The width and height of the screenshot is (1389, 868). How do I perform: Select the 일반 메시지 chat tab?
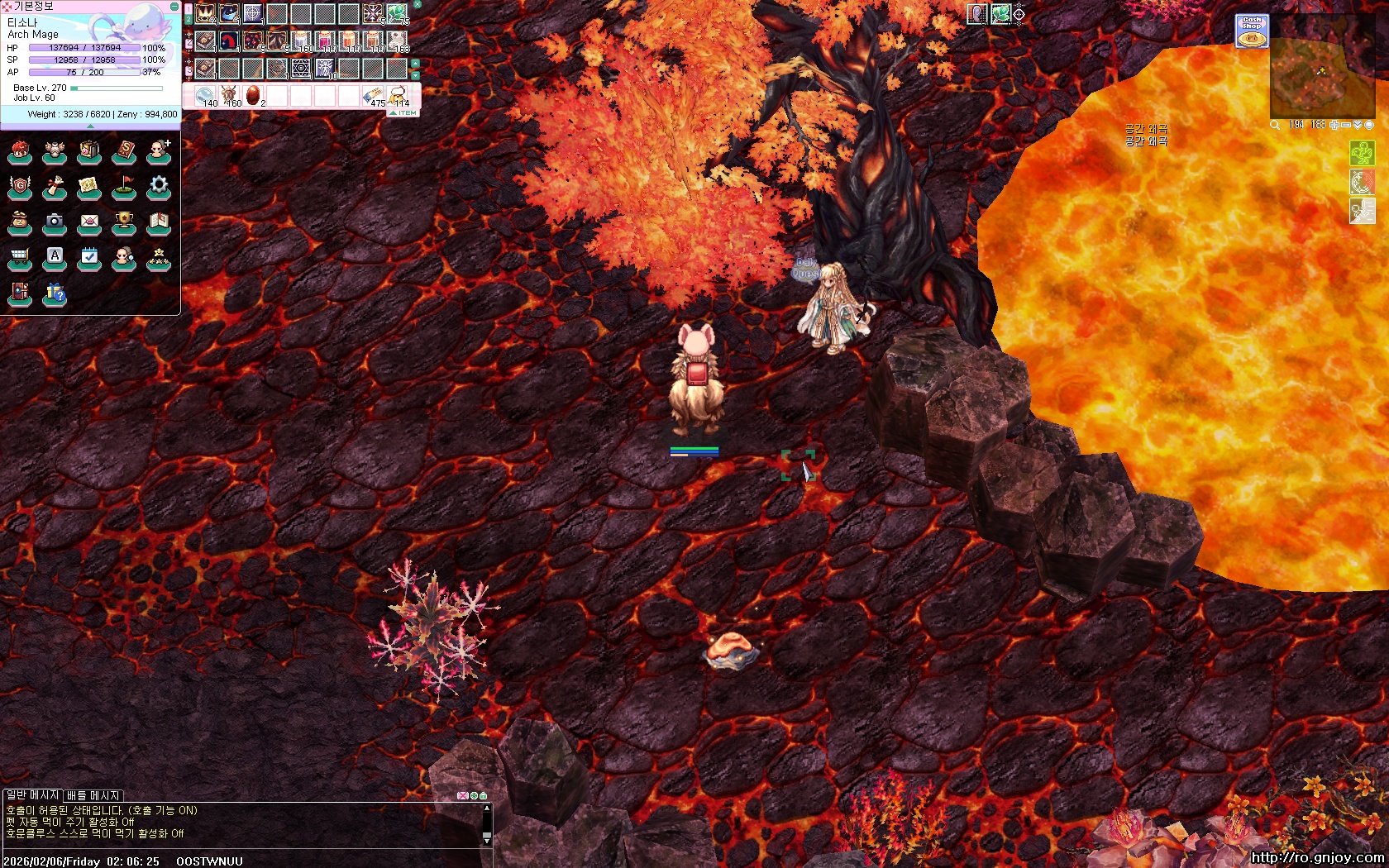click(x=32, y=795)
